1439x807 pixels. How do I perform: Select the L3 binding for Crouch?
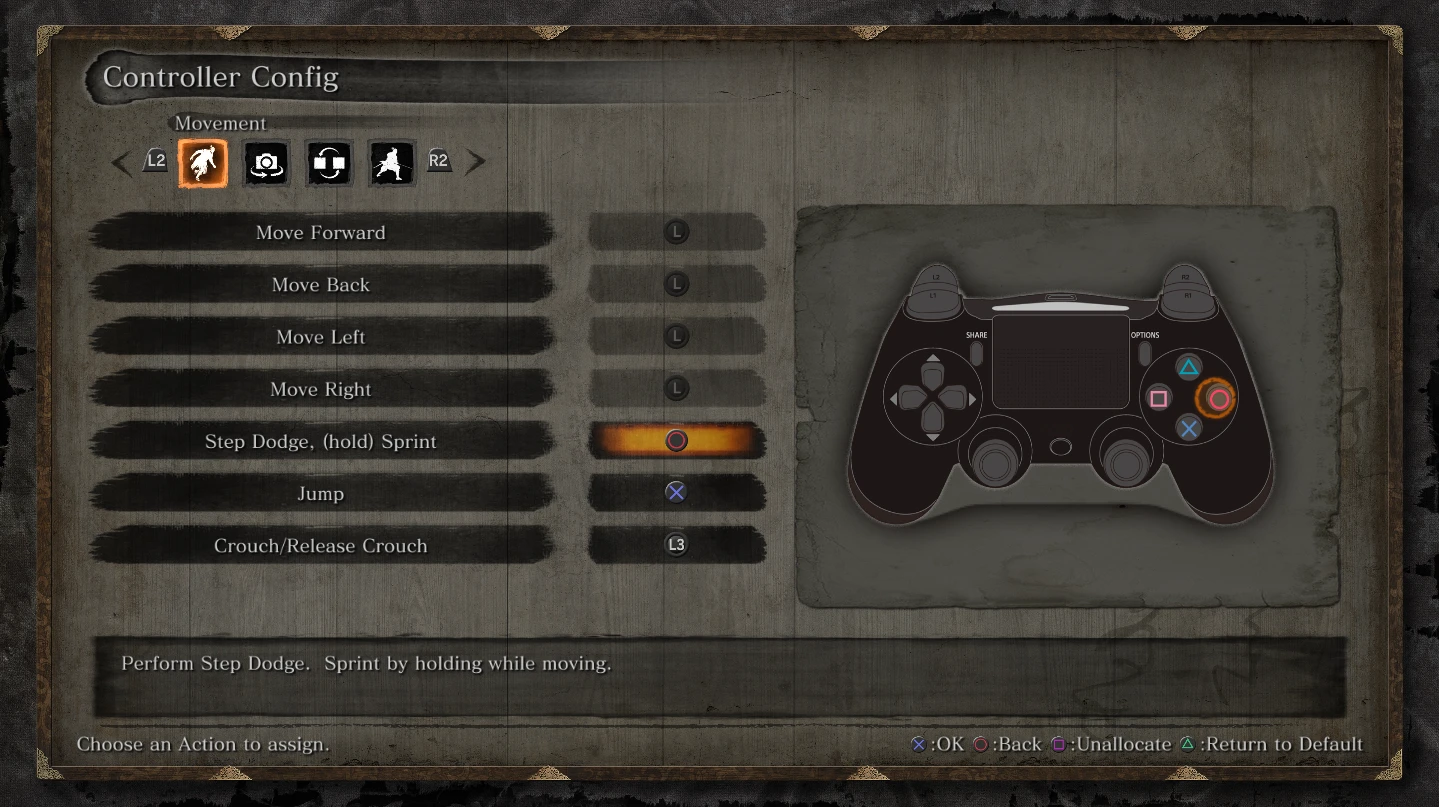(677, 545)
